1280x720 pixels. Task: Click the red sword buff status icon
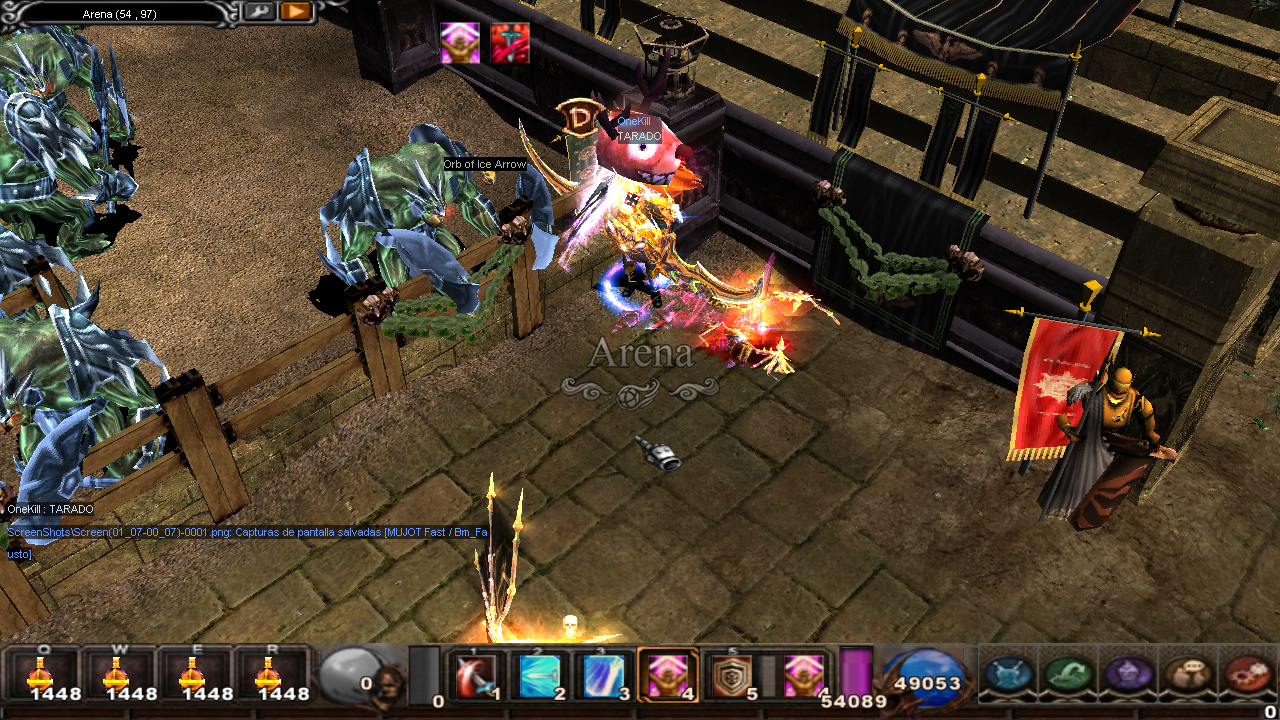point(510,43)
